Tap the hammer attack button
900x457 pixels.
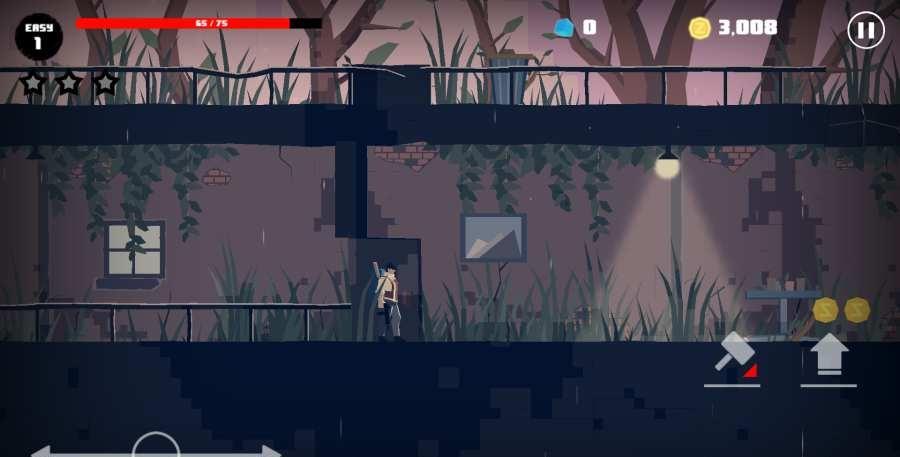[733, 357]
